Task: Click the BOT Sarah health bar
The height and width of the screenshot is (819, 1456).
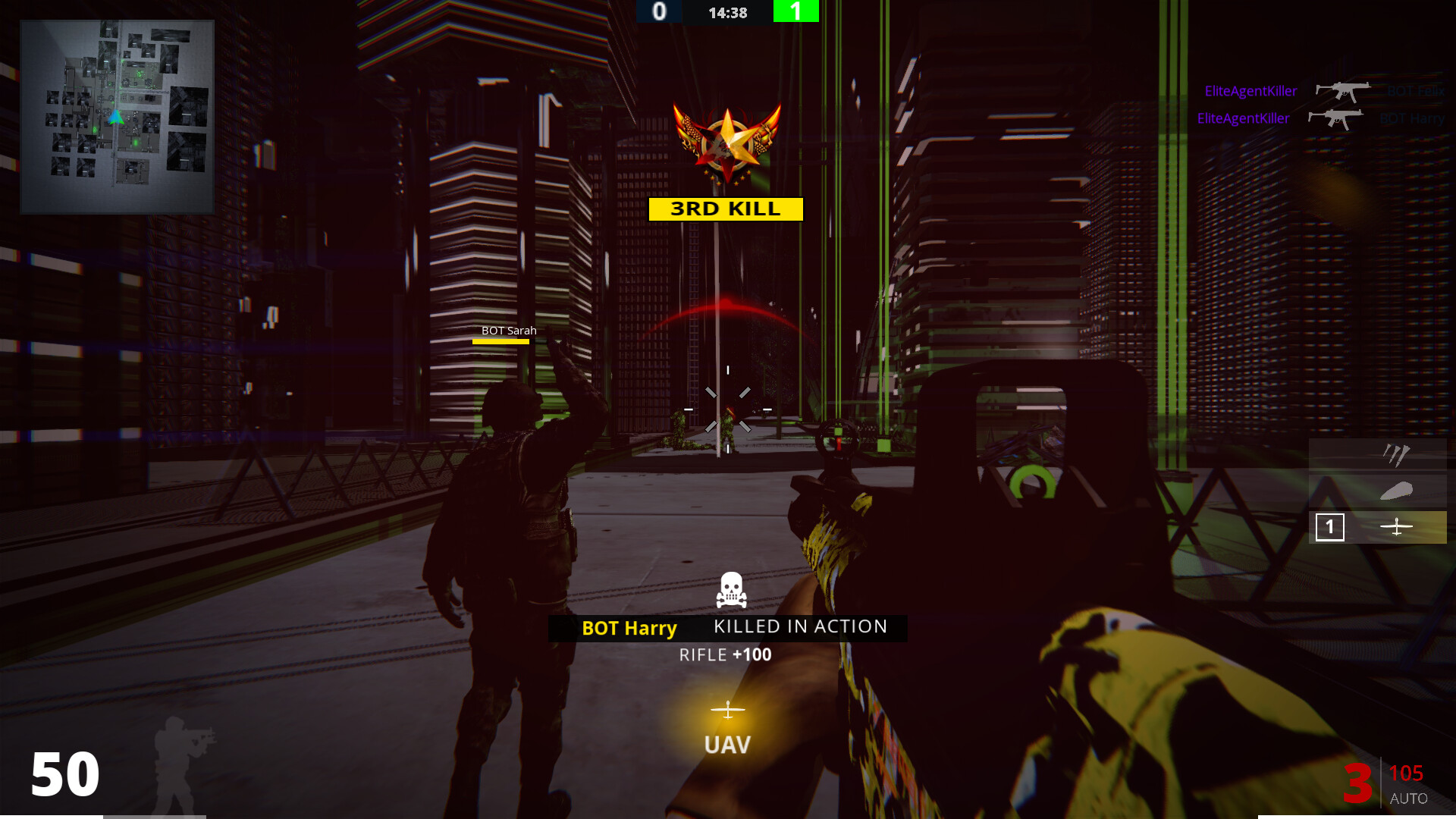Action: pos(502,343)
